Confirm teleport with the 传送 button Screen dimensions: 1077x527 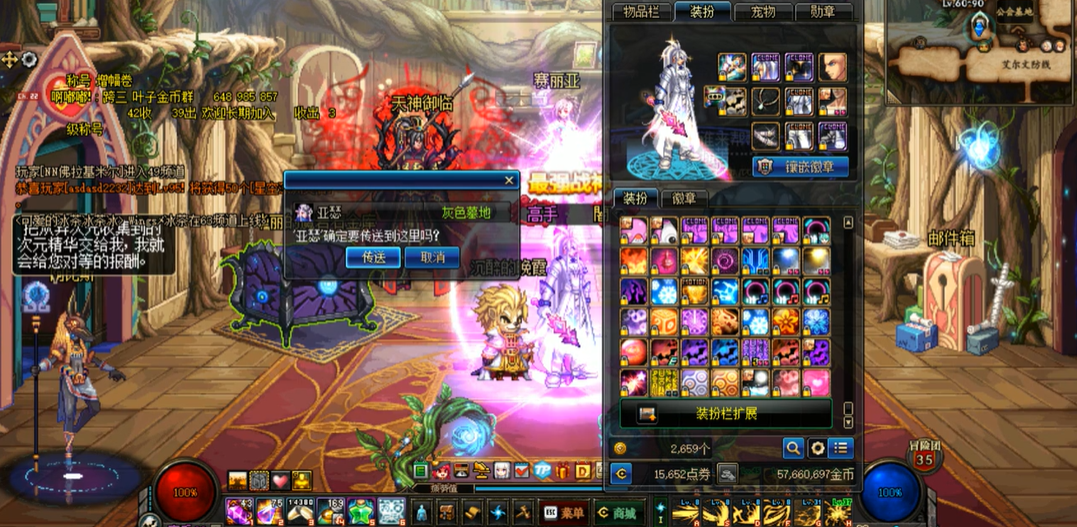pos(373,257)
